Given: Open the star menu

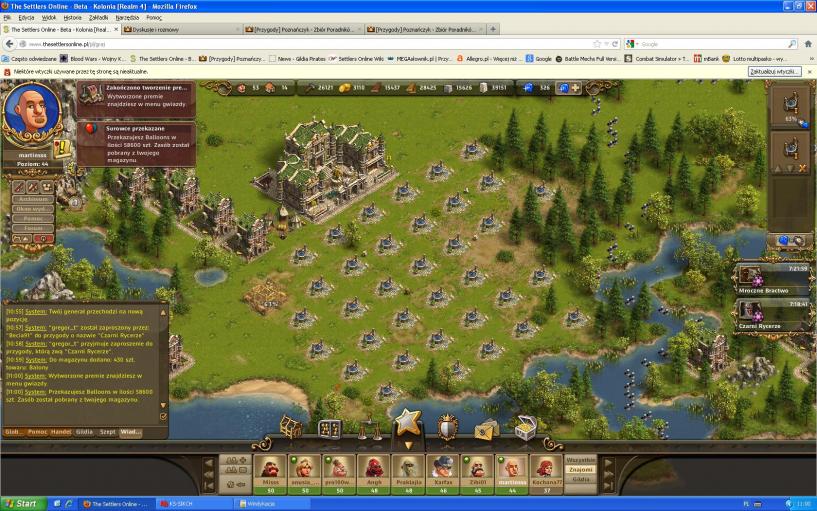Looking at the screenshot, I should [405, 424].
